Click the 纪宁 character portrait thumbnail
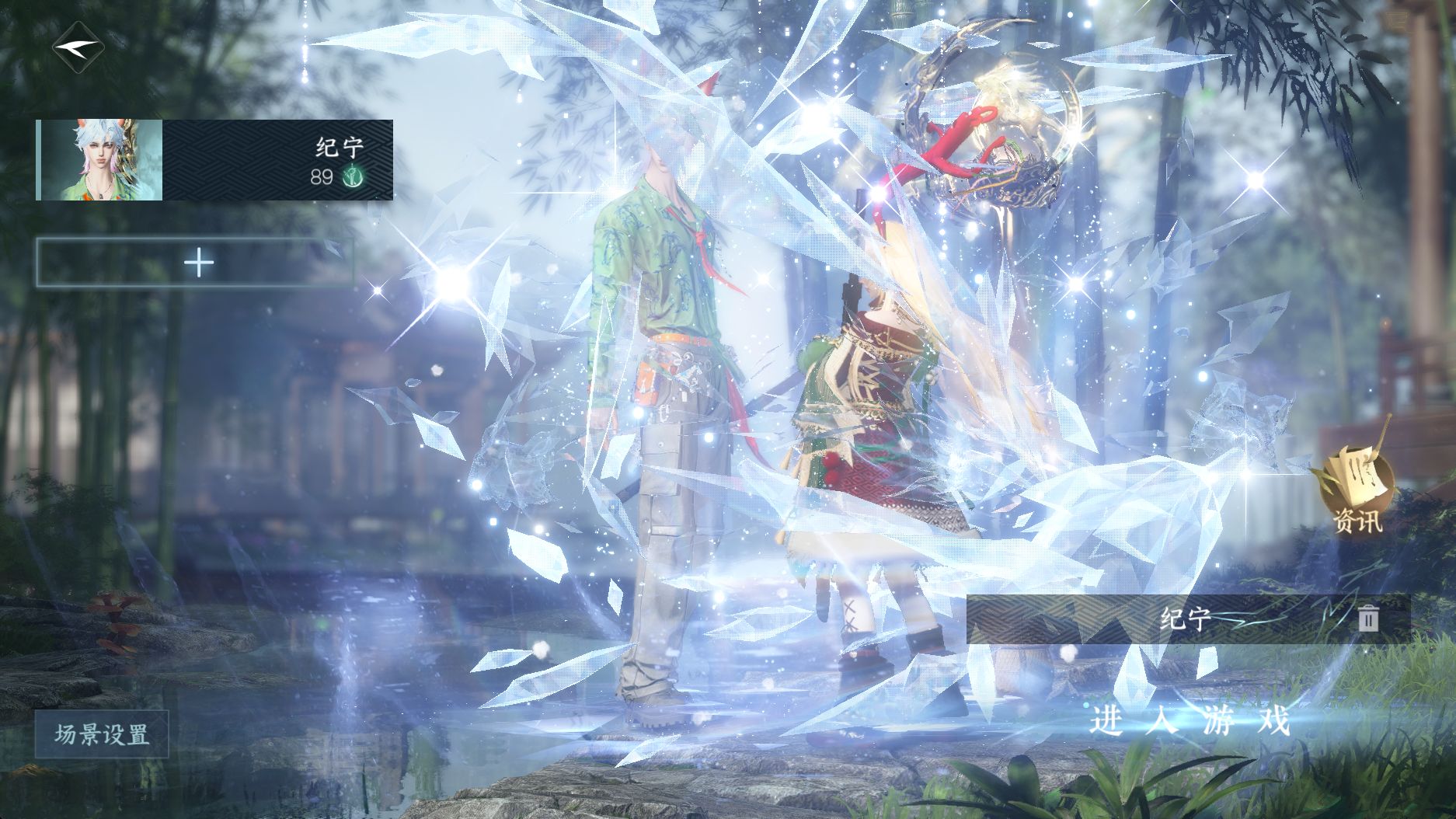This screenshot has height=819, width=1456. pyautogui.click(x=101, y=160)
